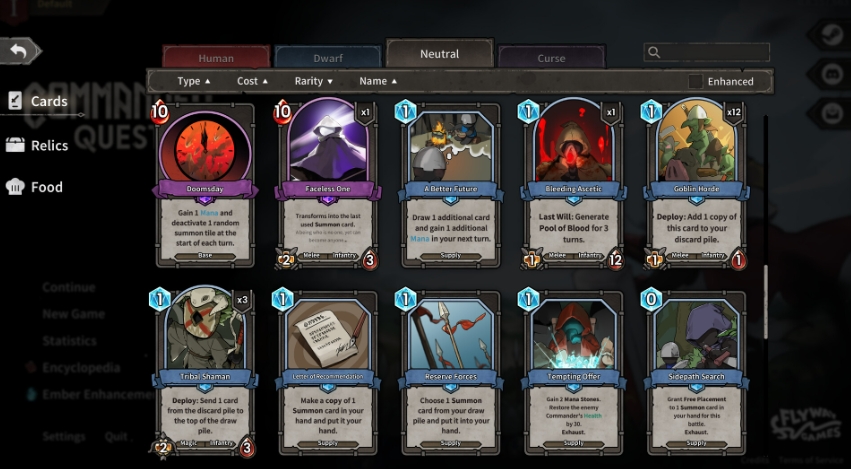Sort cards by Rarity

pos(314,81)
